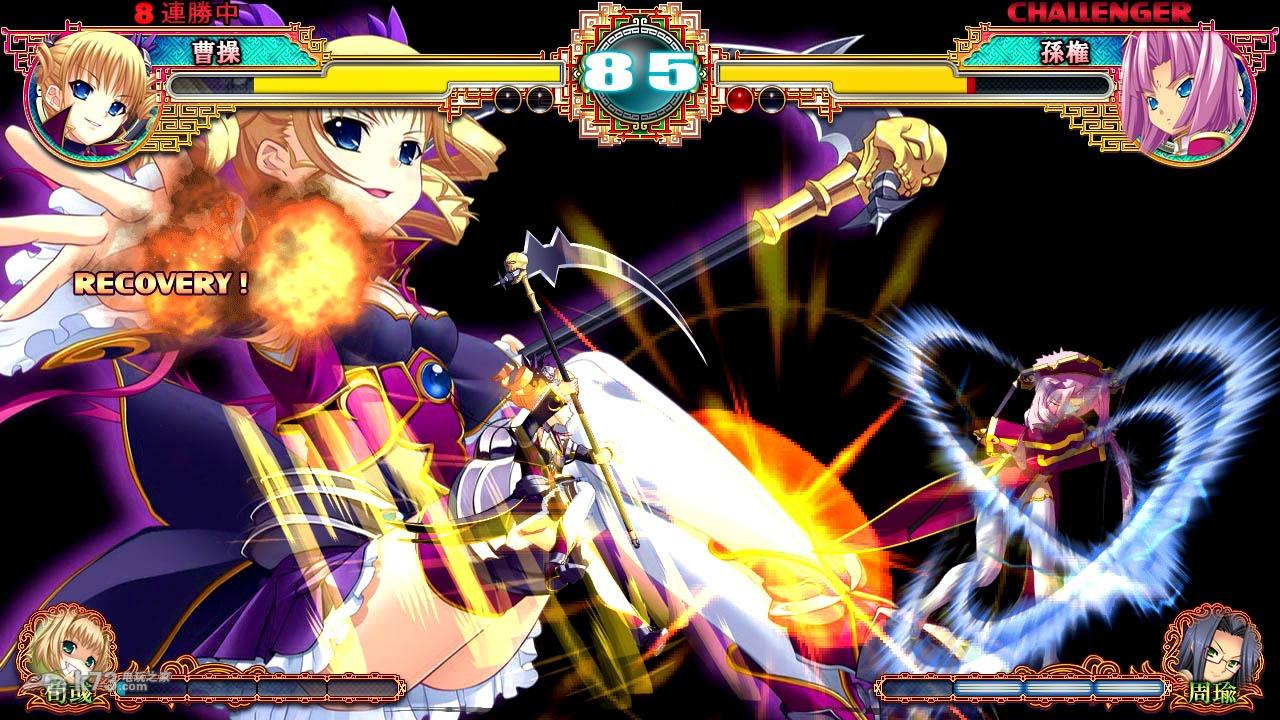This screenshot has height=720, width=1280.
Task: Toggle the right player's empty round pip
Action: pyautogui.click(x=770, y=97)
